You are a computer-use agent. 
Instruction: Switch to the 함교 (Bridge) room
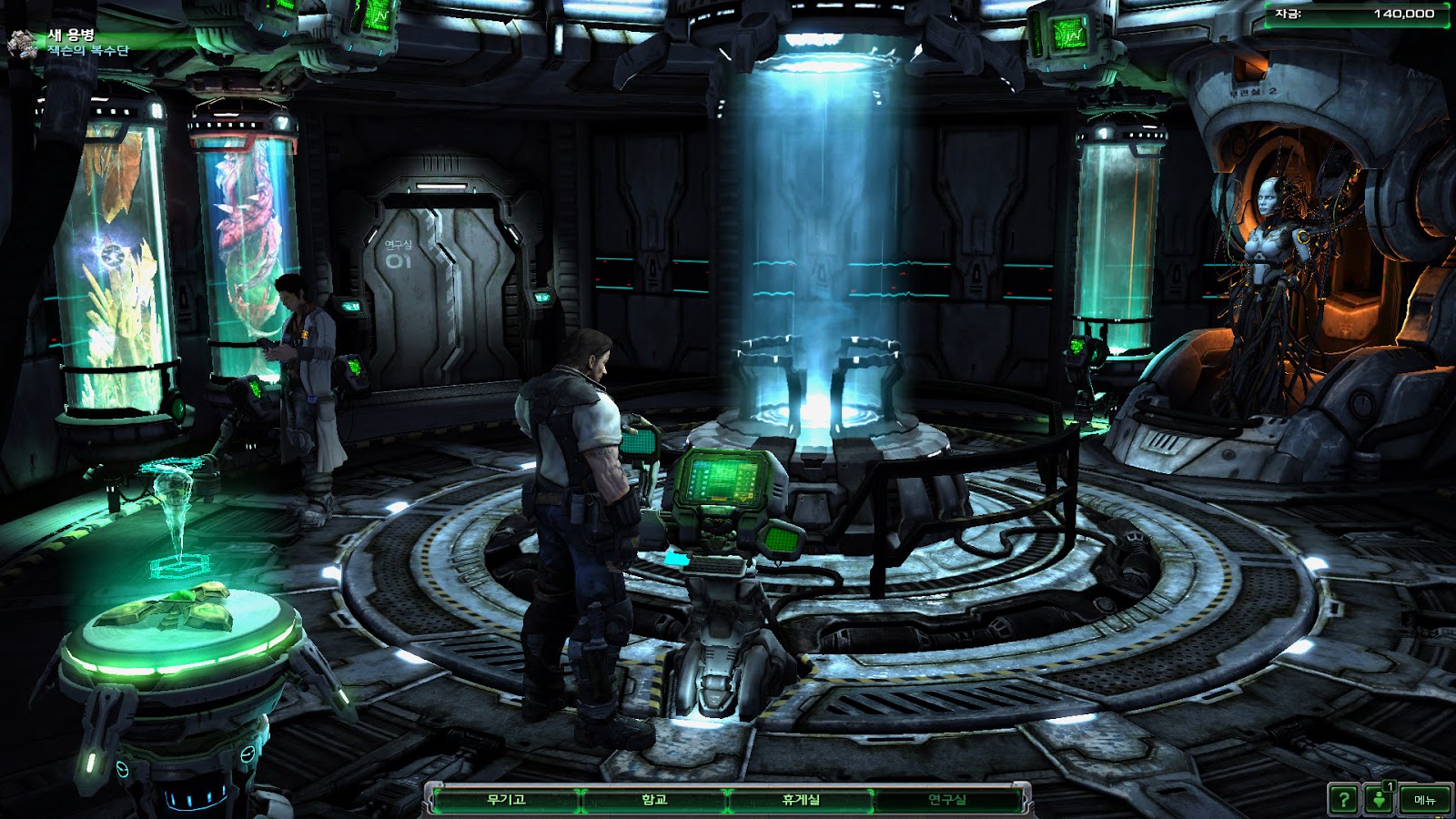(654, 800)
